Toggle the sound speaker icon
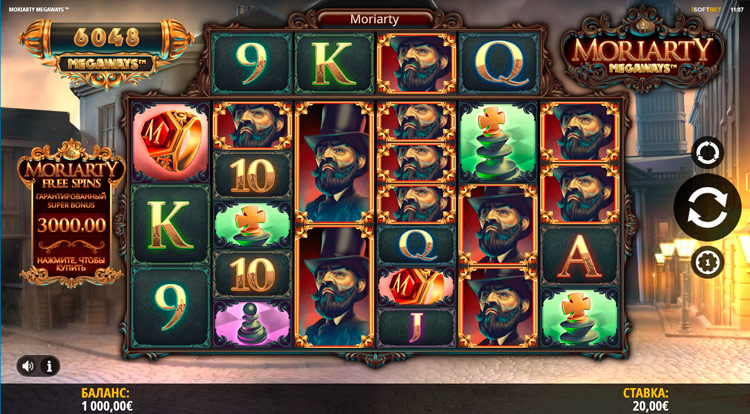The height and width of the screenshot is (414, 750). (27, 366)
